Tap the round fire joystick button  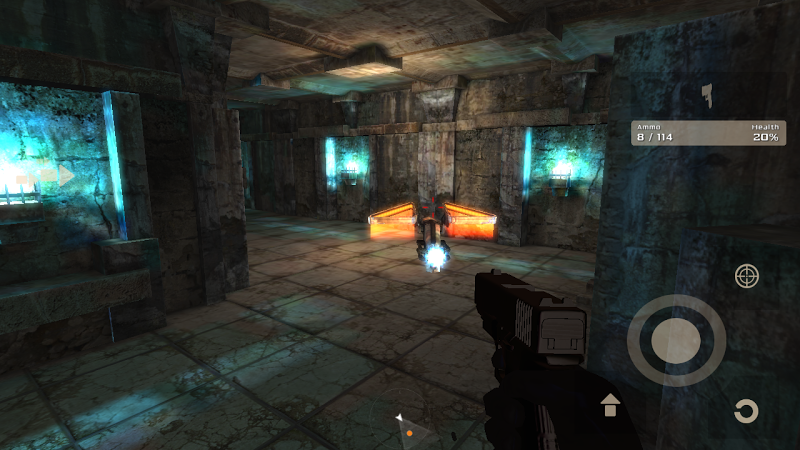(676, 341)
